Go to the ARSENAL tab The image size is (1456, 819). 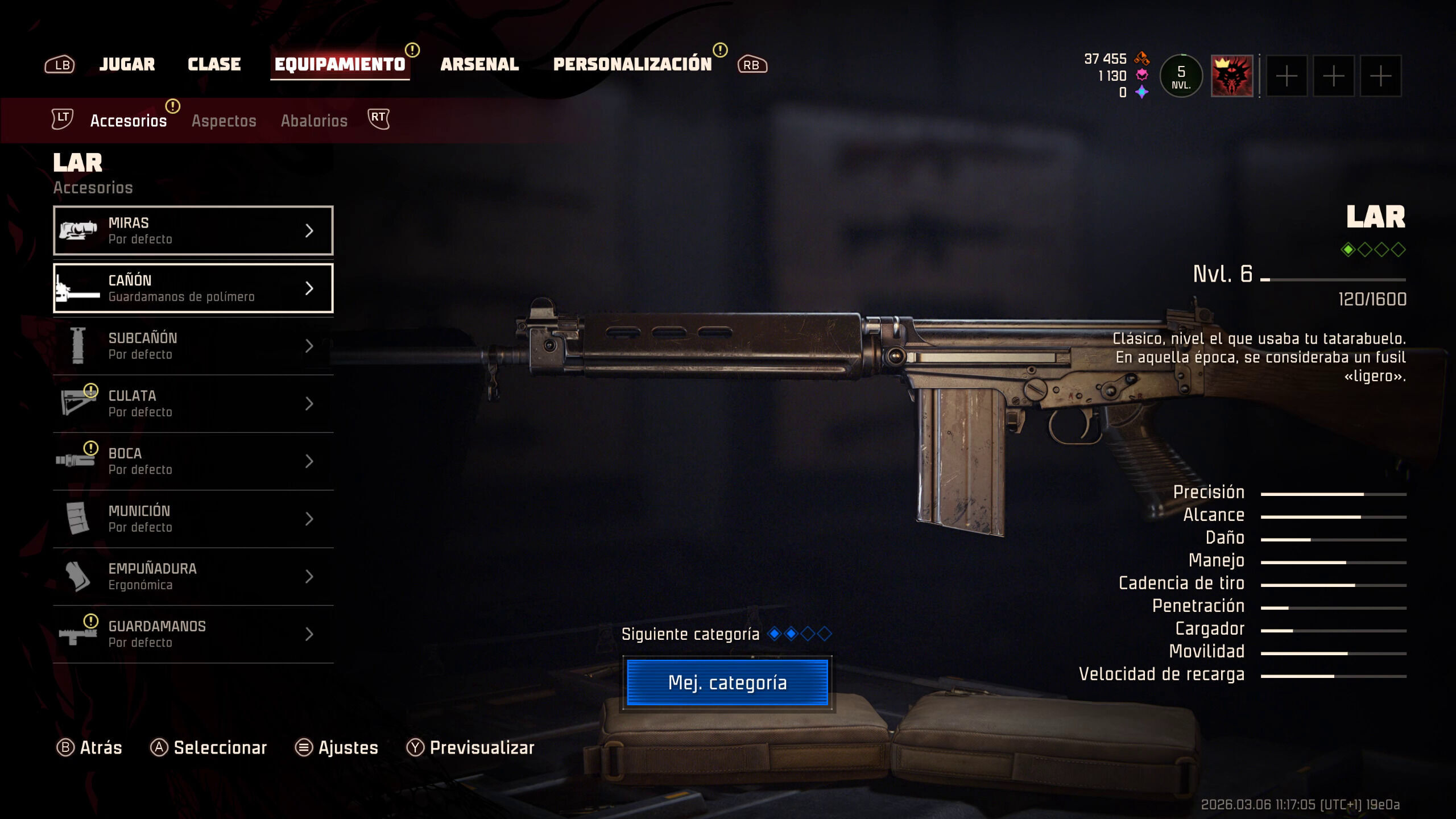tap(479, 64)
